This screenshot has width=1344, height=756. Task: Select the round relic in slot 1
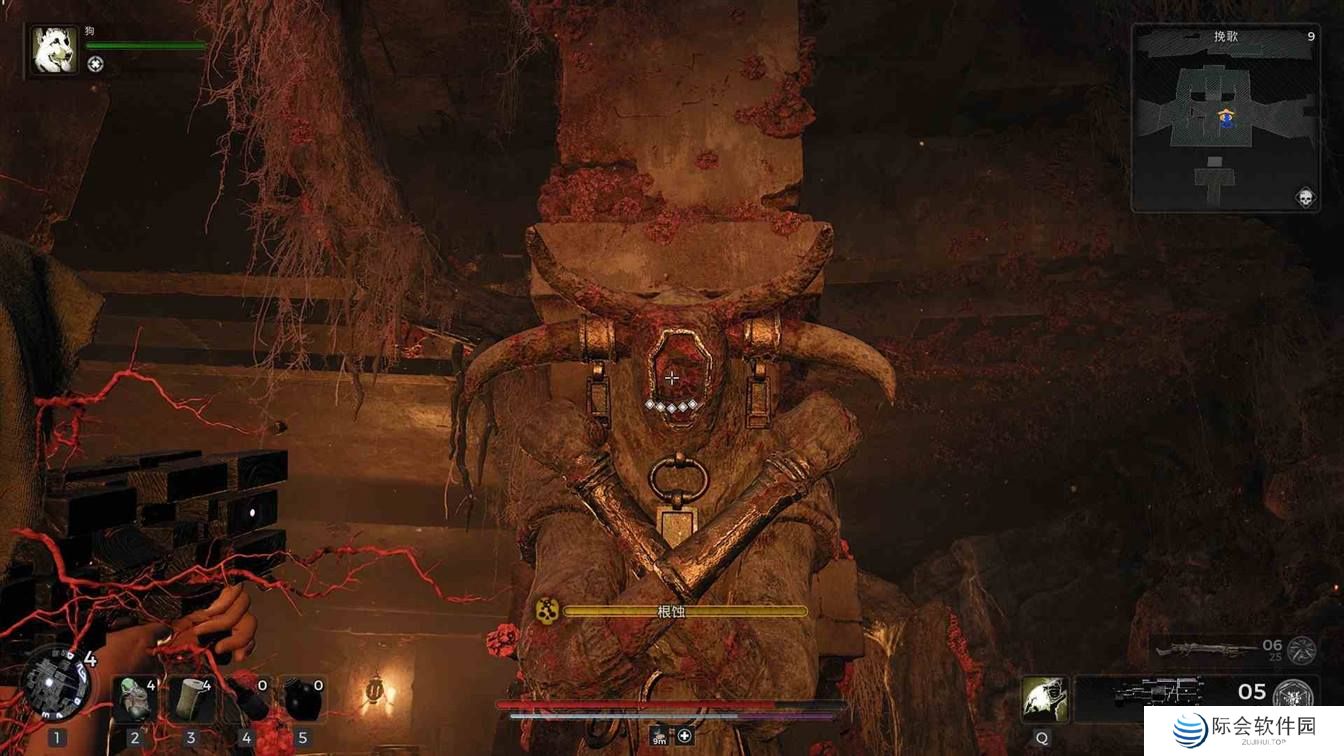point(57,684)
